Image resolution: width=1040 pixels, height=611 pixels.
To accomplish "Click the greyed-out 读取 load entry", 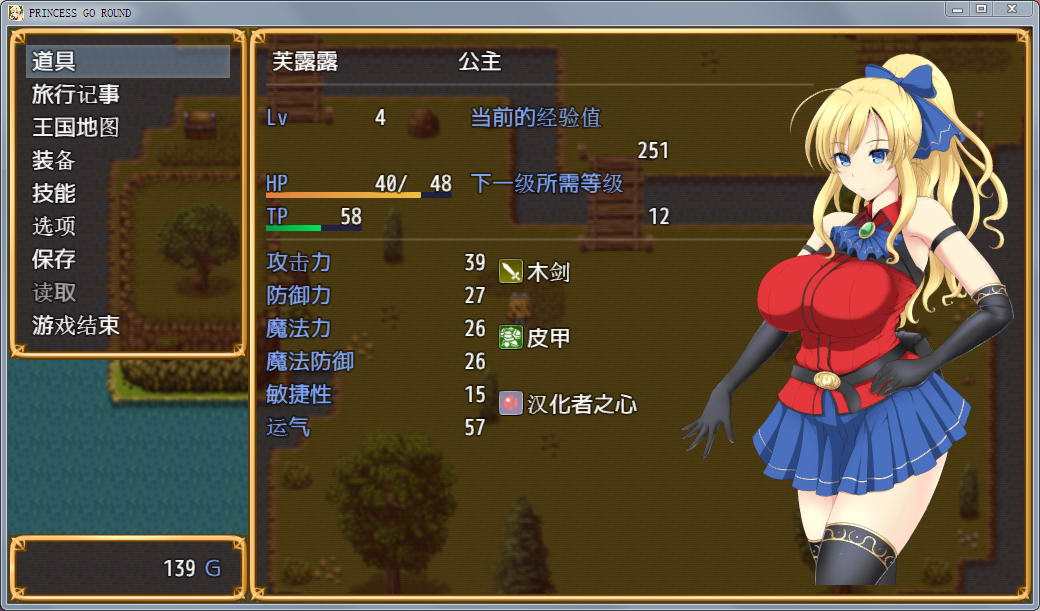I will point(54,292).
